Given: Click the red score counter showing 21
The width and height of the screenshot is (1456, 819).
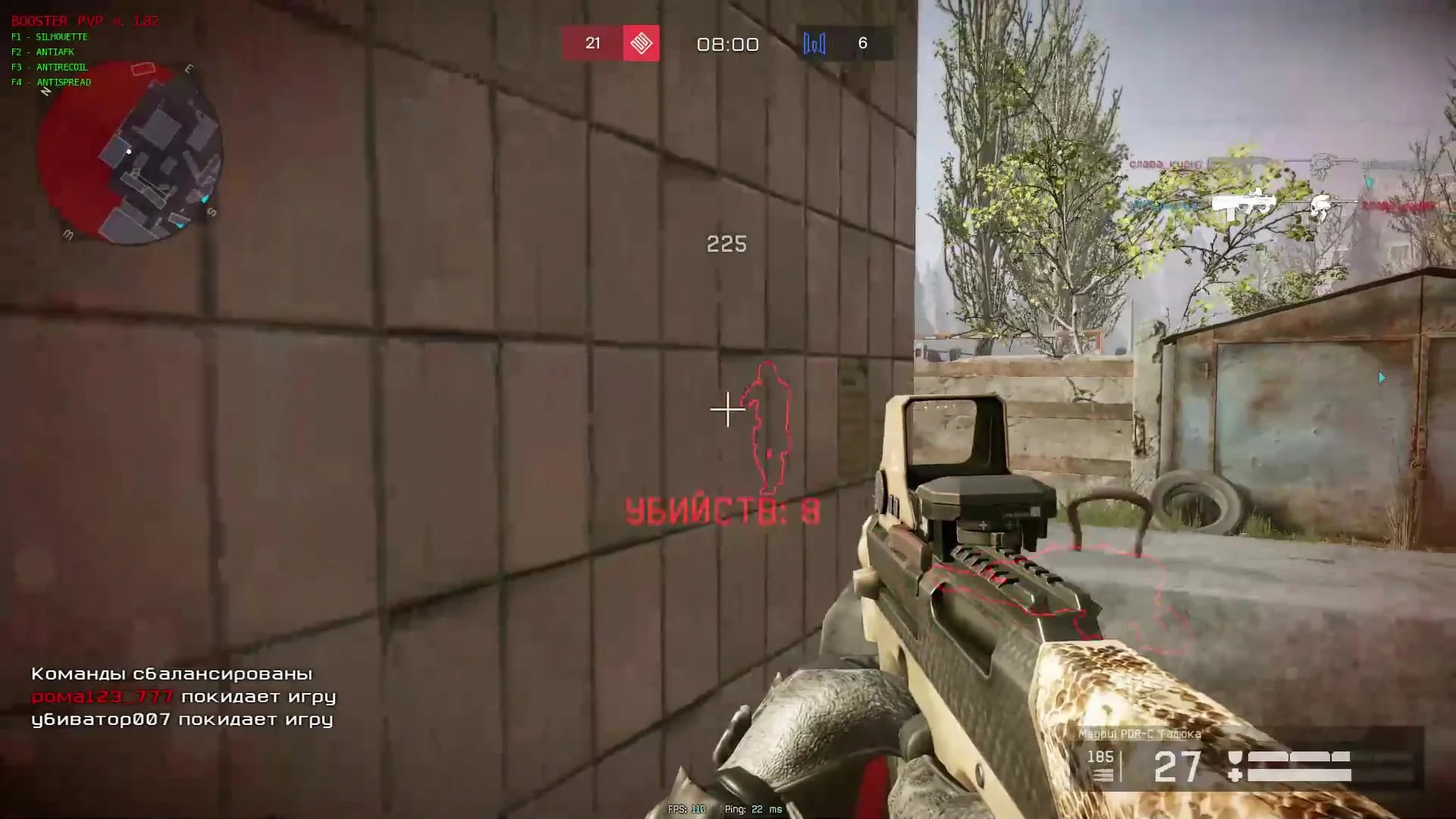Looking at the screenshot, I should (592, 43).
